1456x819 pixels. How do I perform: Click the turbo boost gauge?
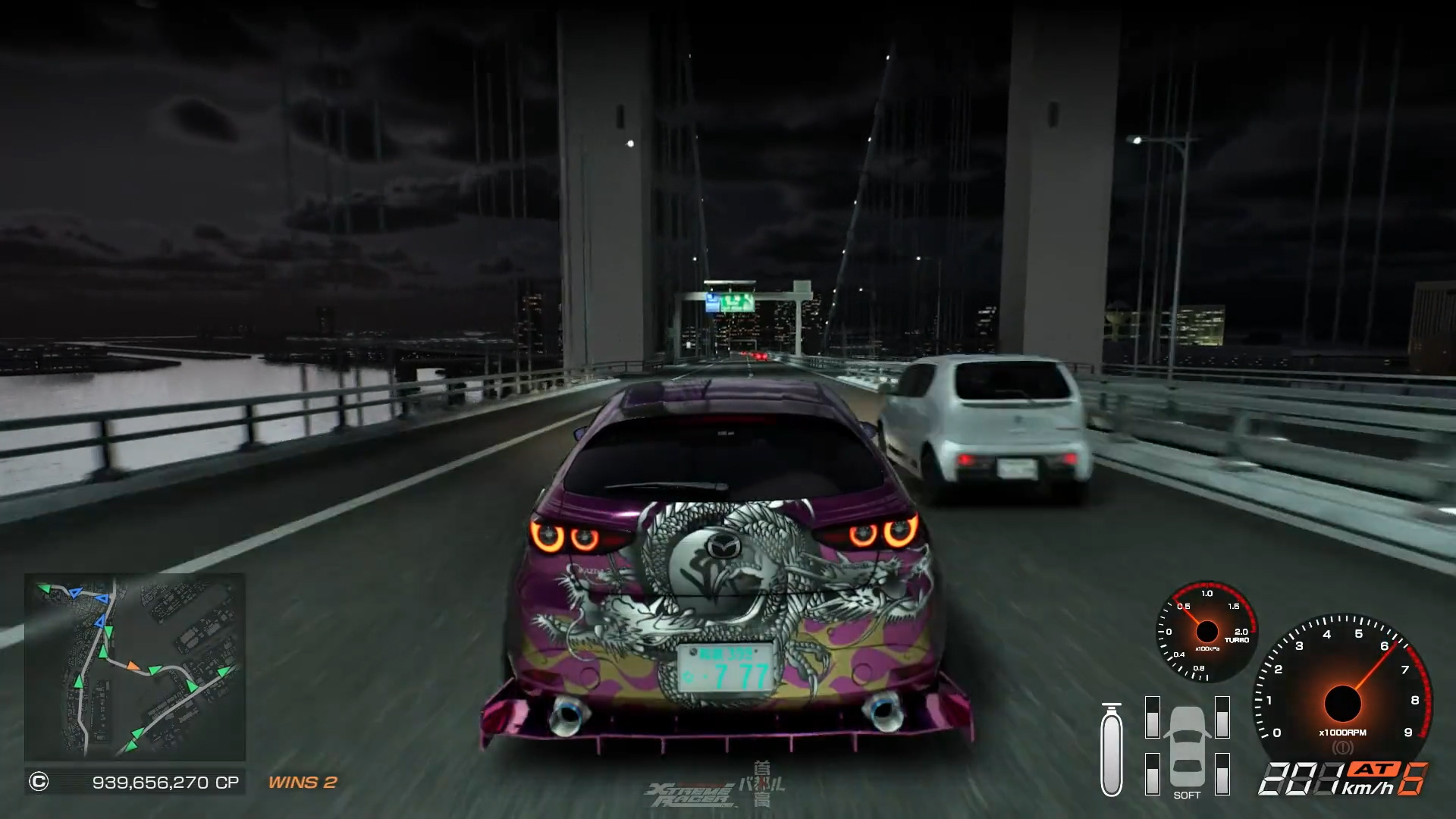(x=1207, y=632)
